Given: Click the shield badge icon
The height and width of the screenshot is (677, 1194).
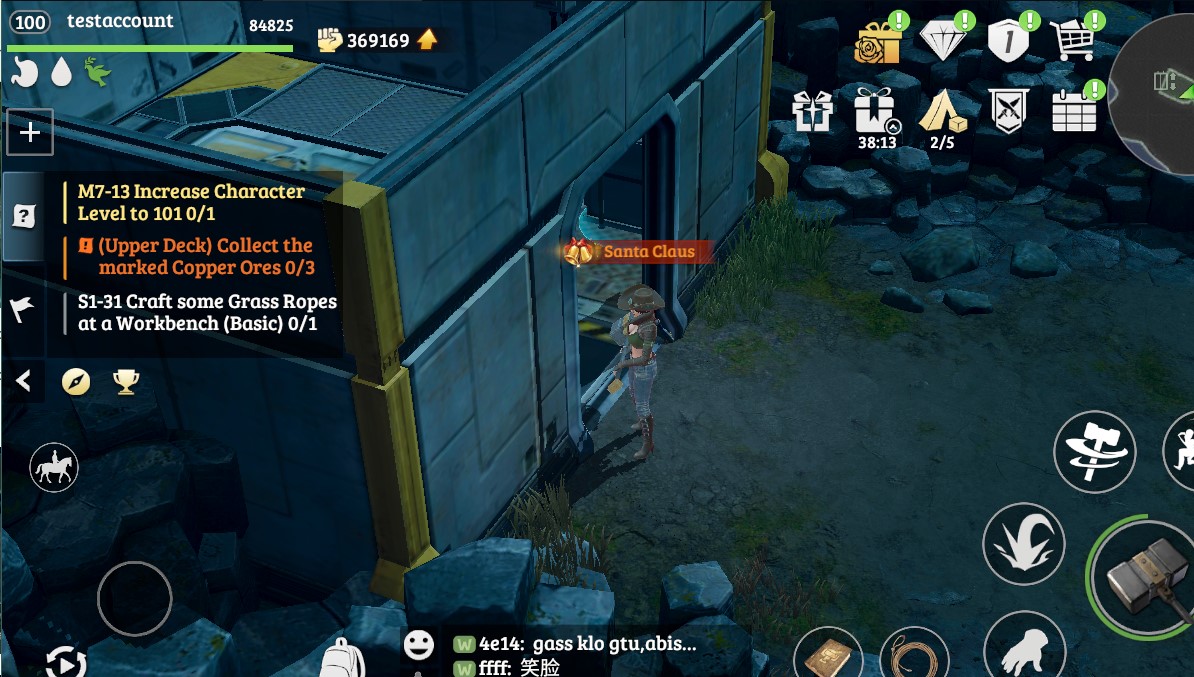Looking at the screenshot, I should point(1008,42).
